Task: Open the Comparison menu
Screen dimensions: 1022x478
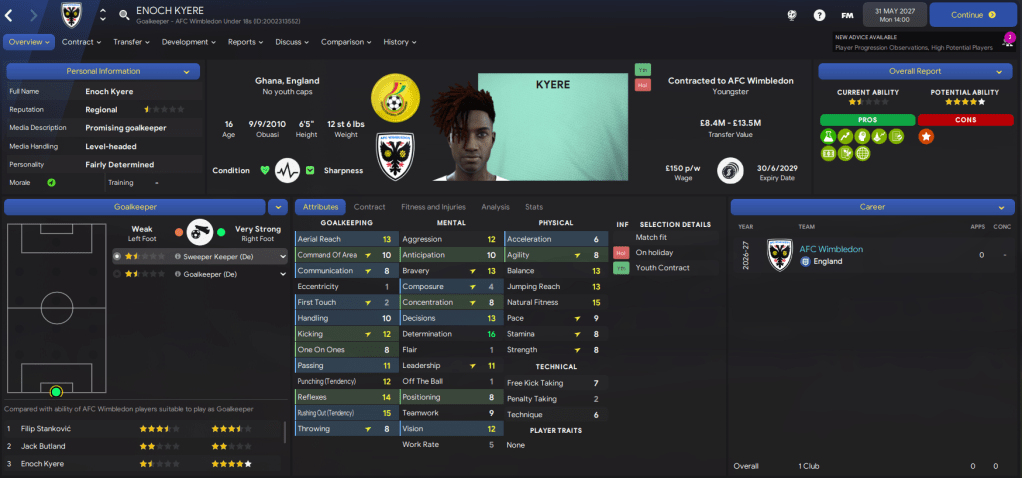Action: tap(346, 42)
